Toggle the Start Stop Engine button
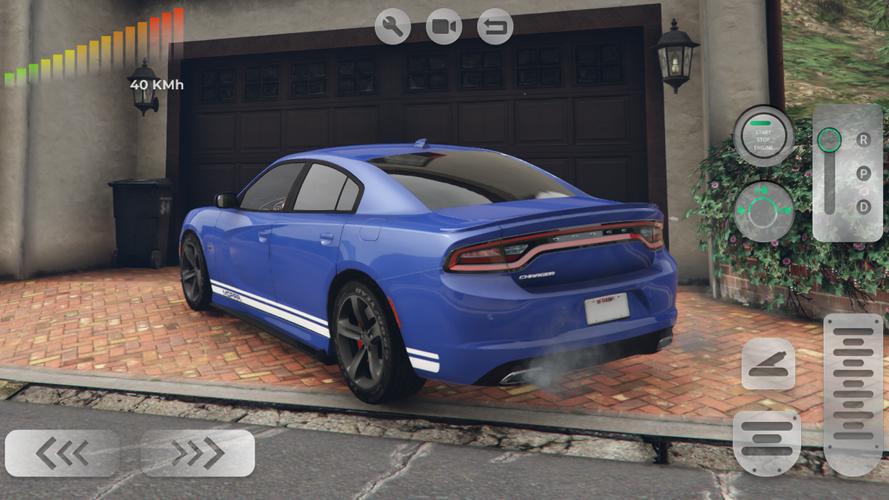Image resolution: width=889 pixels, height=500 pixels. click(763, 136)
